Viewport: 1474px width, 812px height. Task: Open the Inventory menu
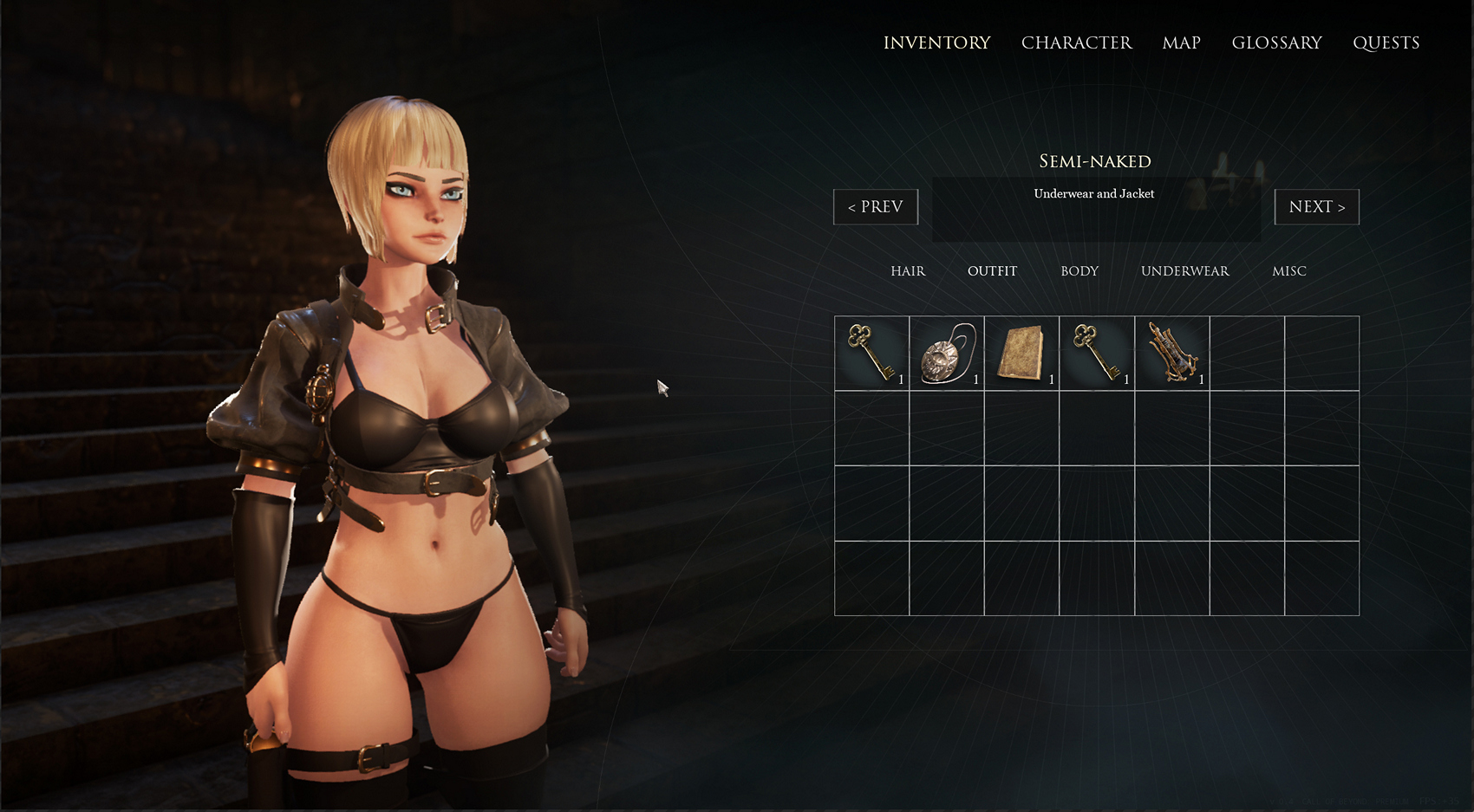[936, 42]
